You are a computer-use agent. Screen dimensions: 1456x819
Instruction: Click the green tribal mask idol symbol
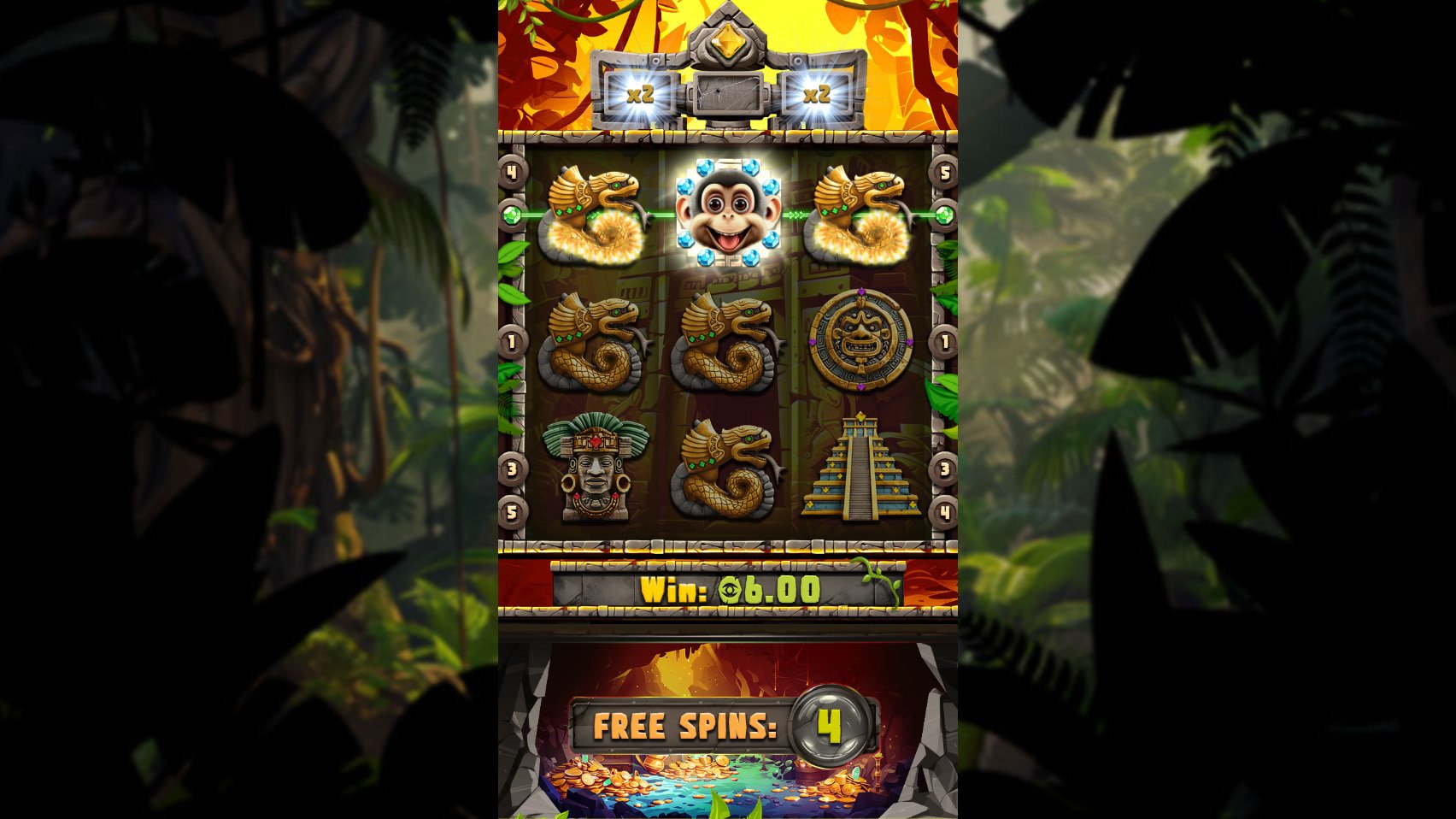596,468
